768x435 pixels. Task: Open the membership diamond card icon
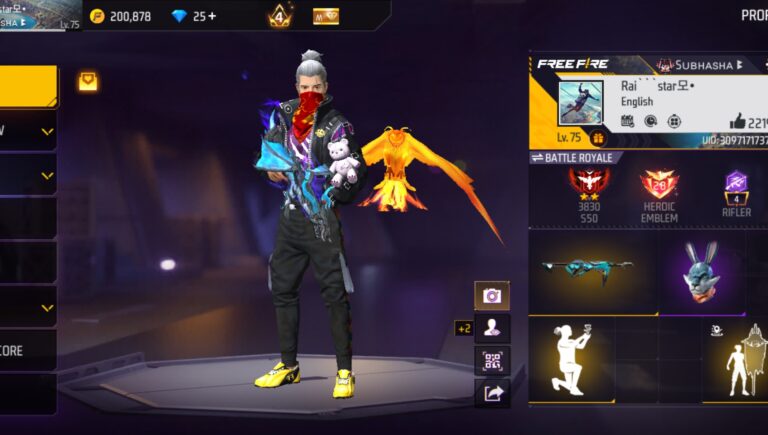tap(326, 16)
